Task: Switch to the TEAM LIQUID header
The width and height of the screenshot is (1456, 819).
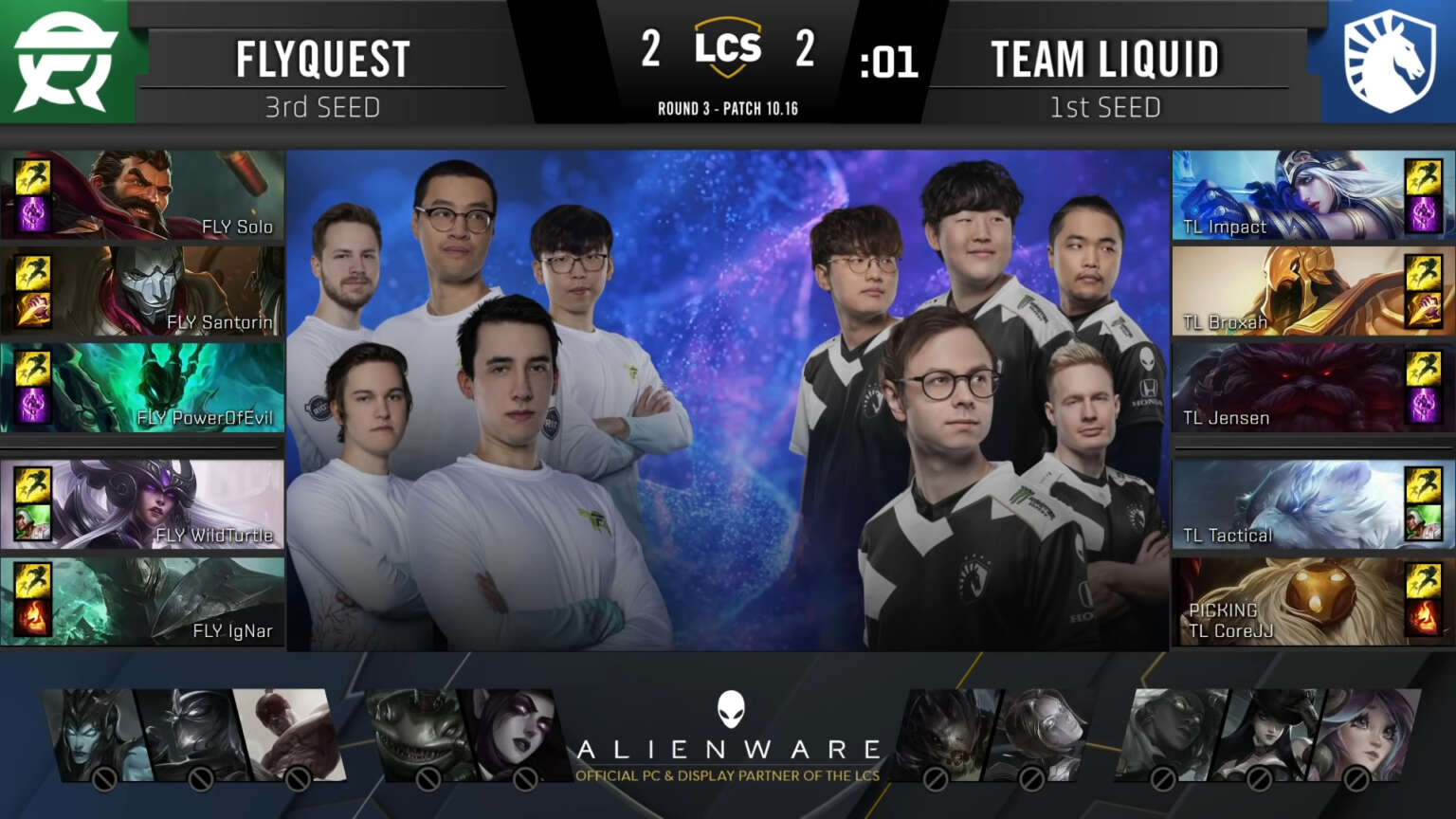Action: [x=1105, y=57]
